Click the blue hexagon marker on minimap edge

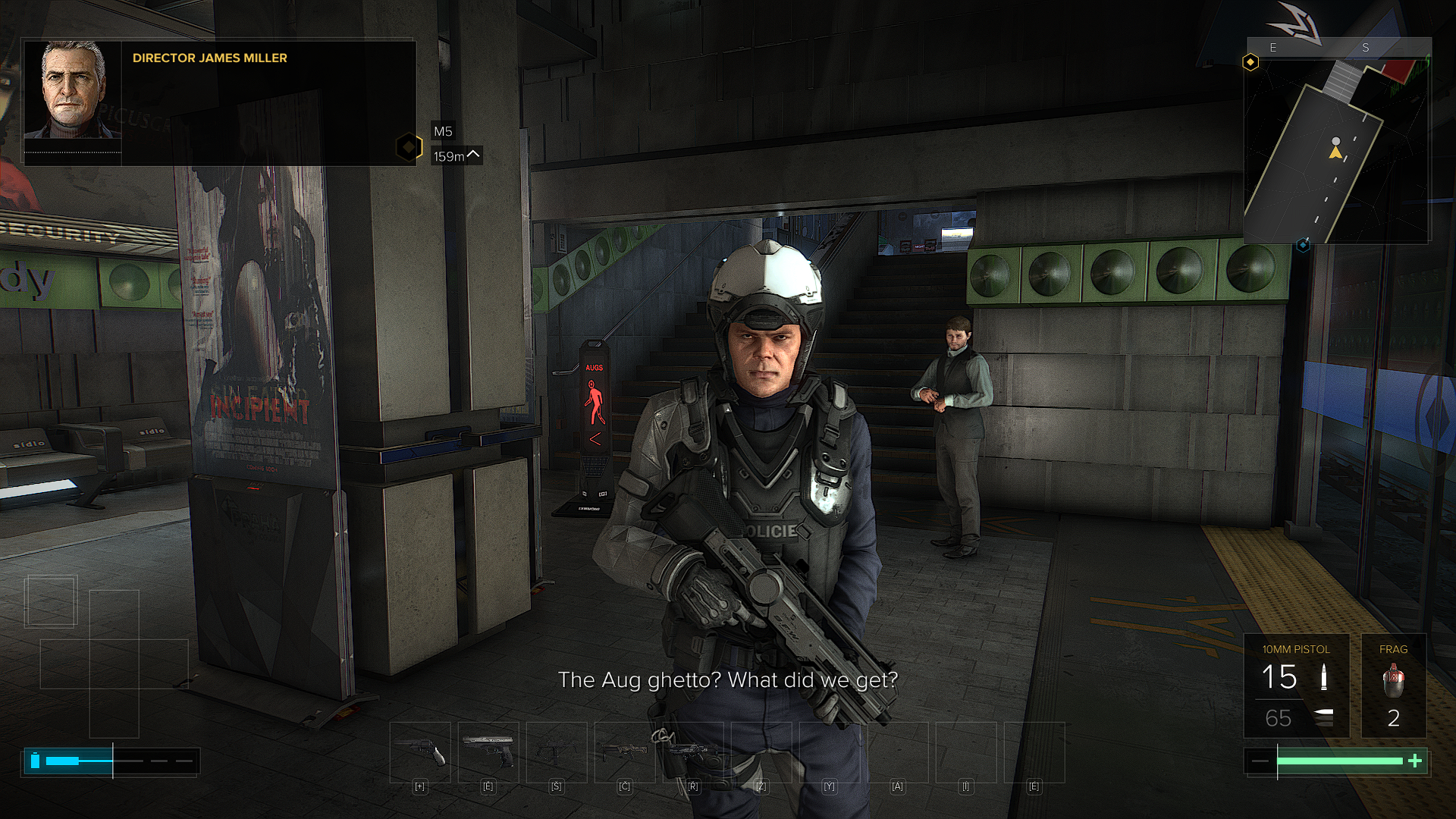pyautogui.click(x=1303, y=245)
